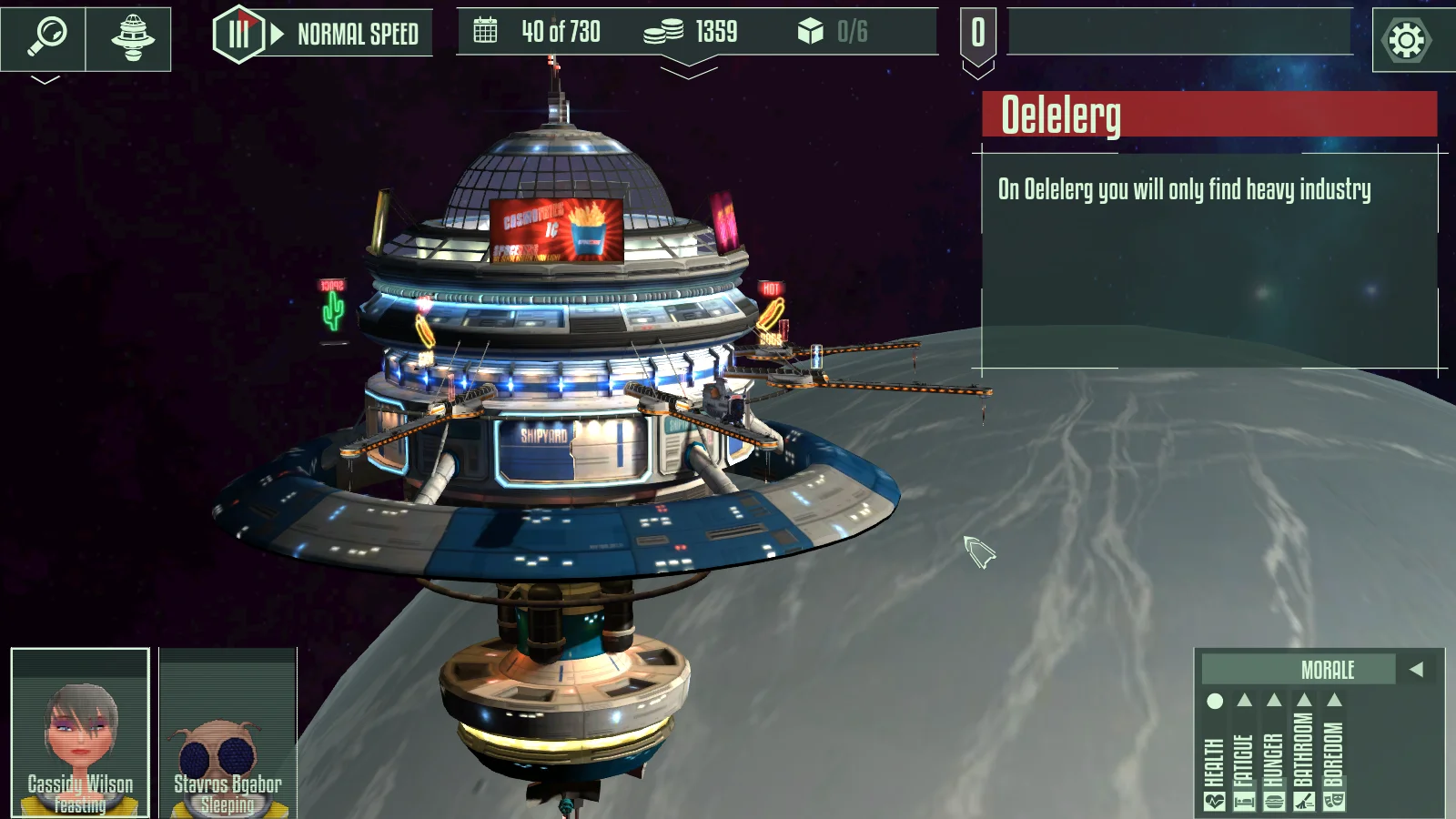Collapse the Morale panel arrow

1416,670
